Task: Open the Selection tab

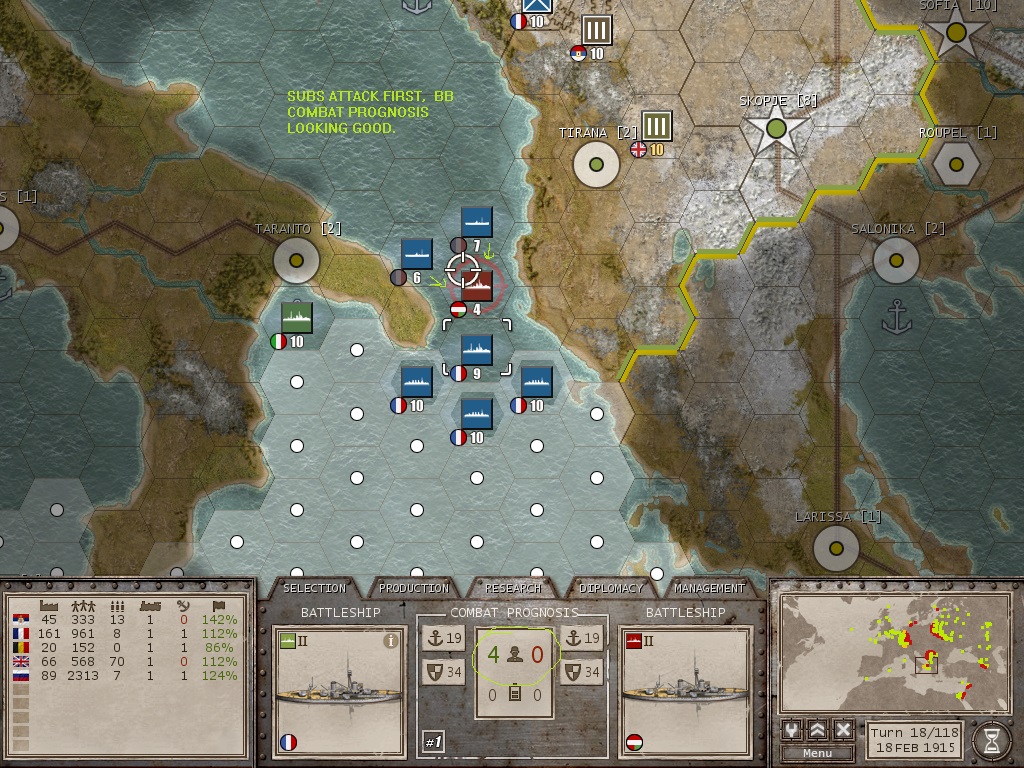Action: pyautogui.click(x=314, y=588)
